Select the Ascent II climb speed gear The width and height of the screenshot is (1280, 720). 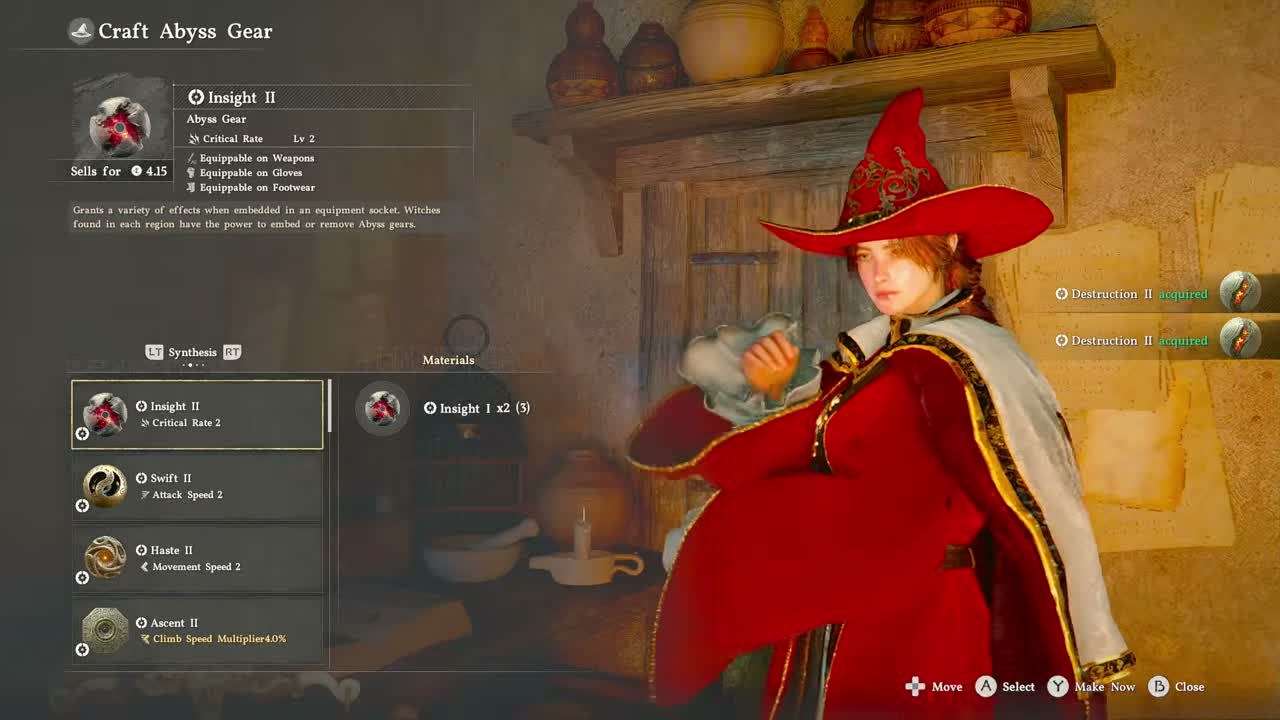coord(197,630)
